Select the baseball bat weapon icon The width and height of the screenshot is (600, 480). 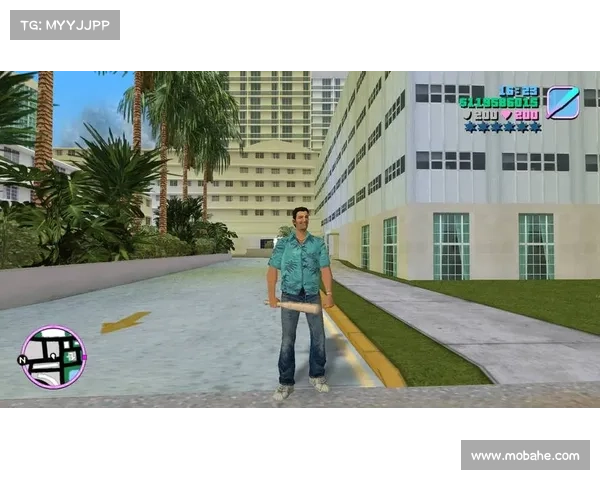563,102
